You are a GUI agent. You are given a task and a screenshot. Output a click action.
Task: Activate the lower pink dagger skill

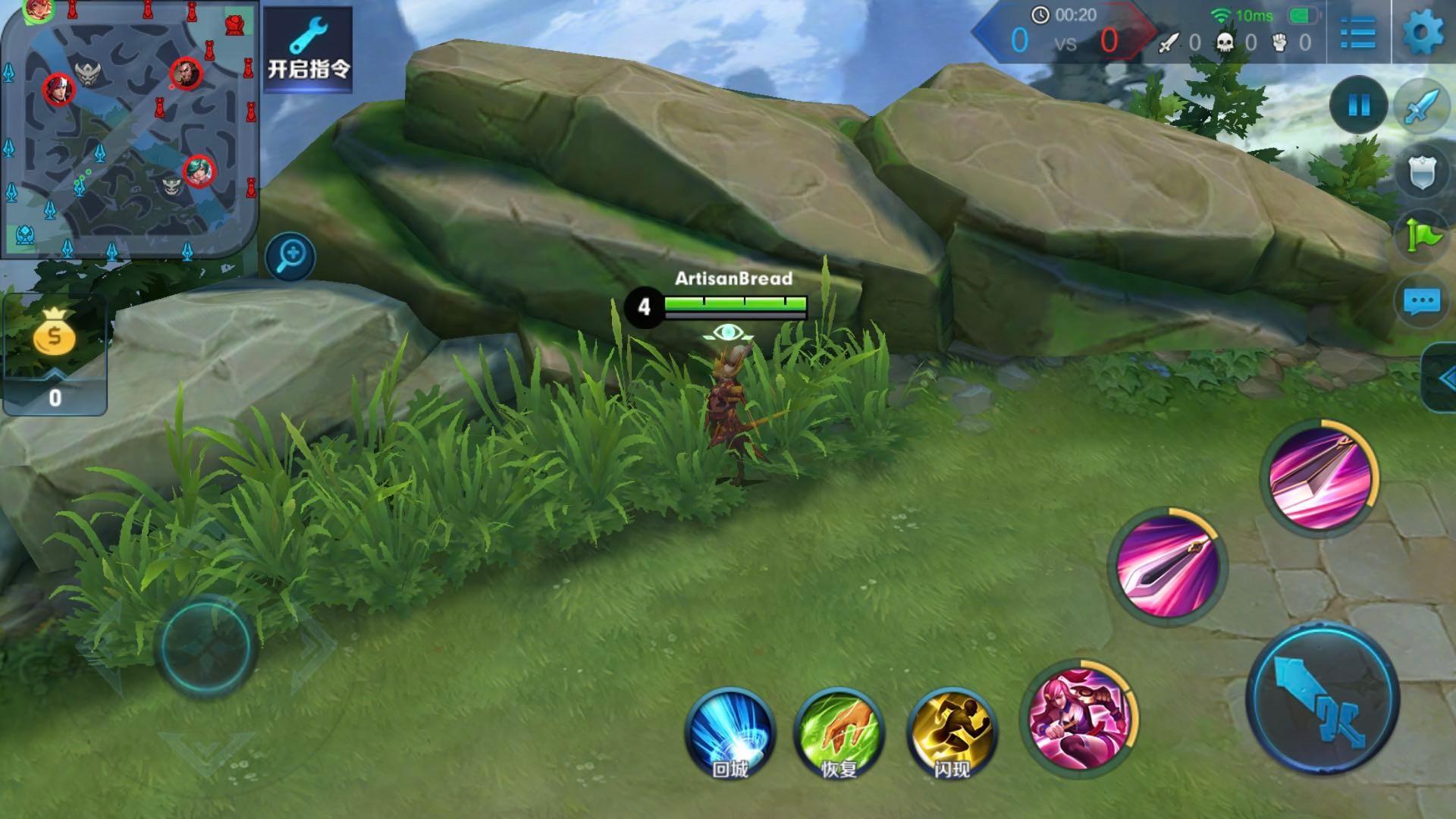pos(1167,566)
